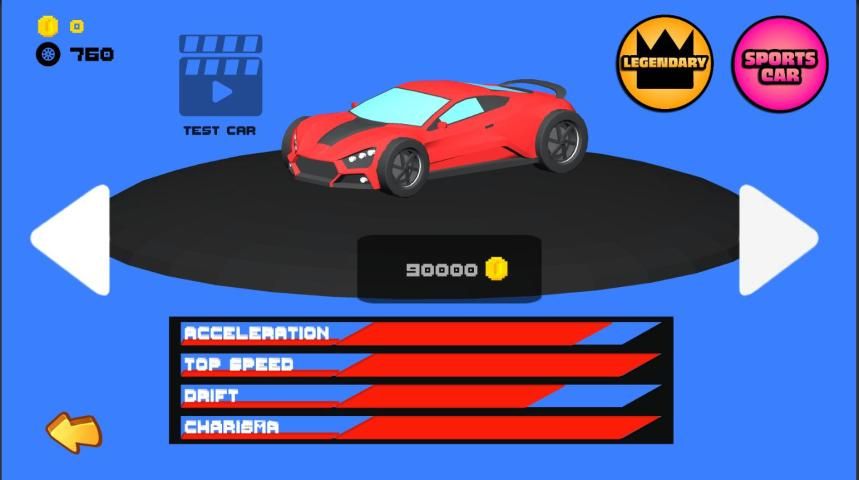Choose the pink Sports Car category badge
This screenshot has height=480, width=859.
point(780,64)
